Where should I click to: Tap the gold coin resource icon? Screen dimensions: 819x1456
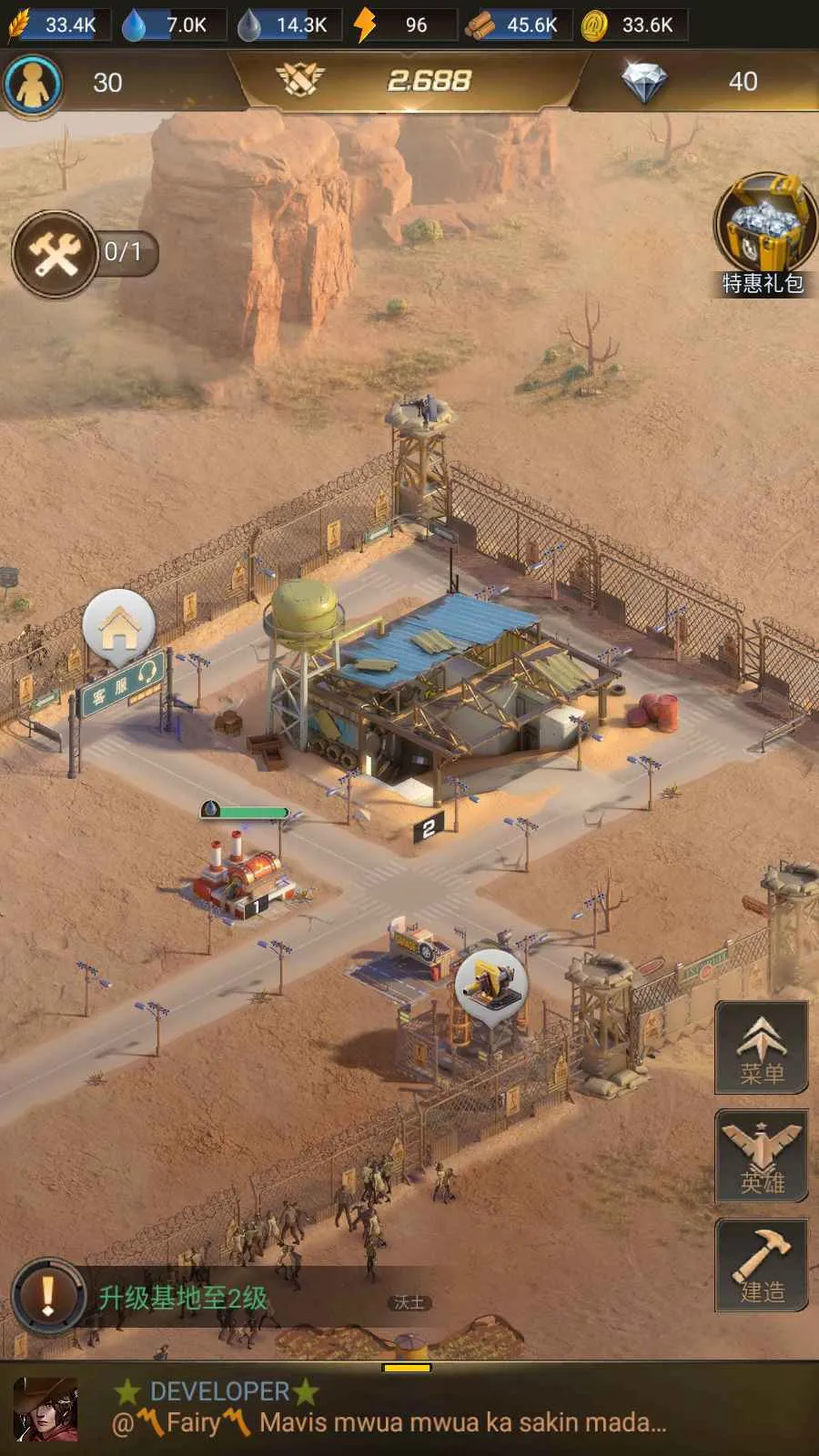click(594, 25)
